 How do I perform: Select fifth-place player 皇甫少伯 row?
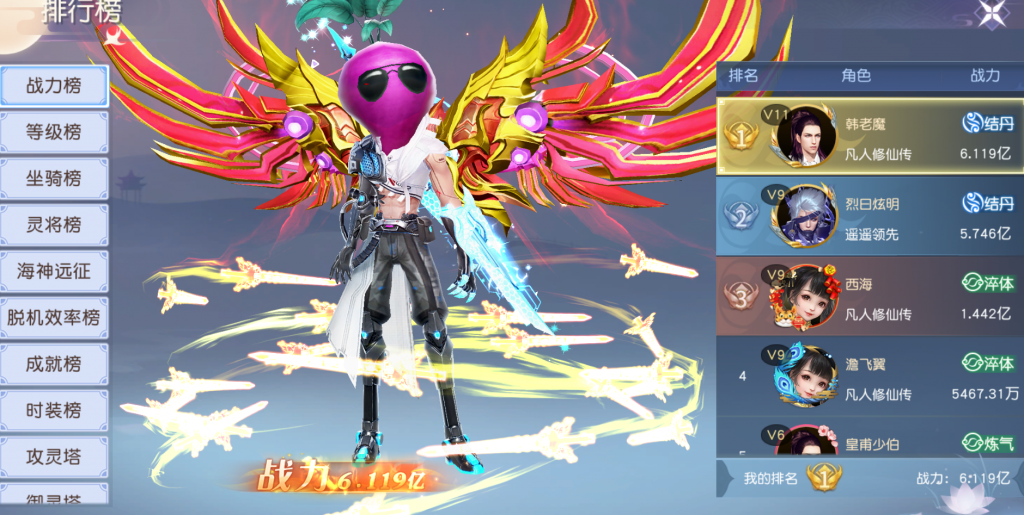(x=870, y=438)
